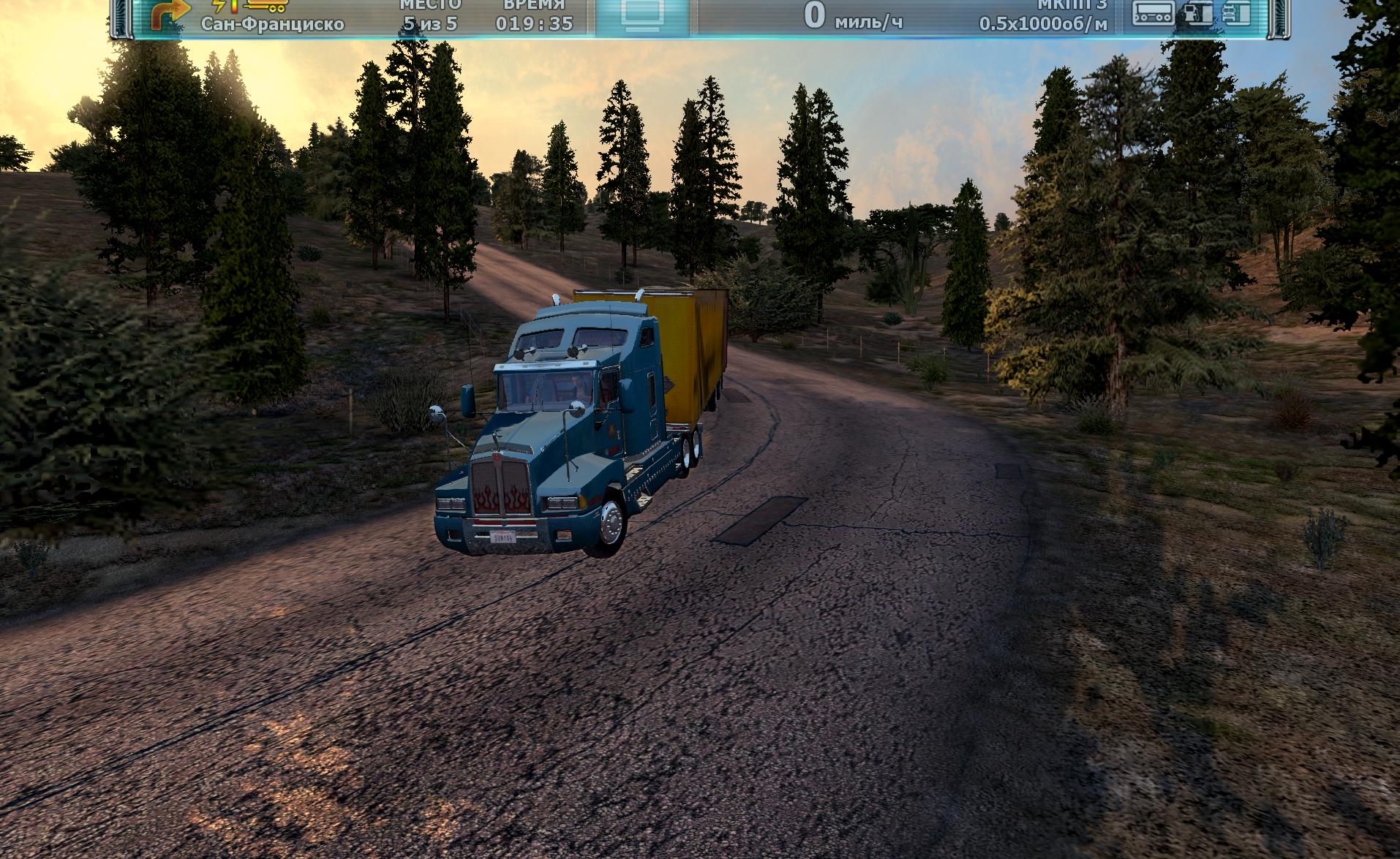Open the San Francisco destination label
The image size is (1400, 859).
click(x=272, y=24)
